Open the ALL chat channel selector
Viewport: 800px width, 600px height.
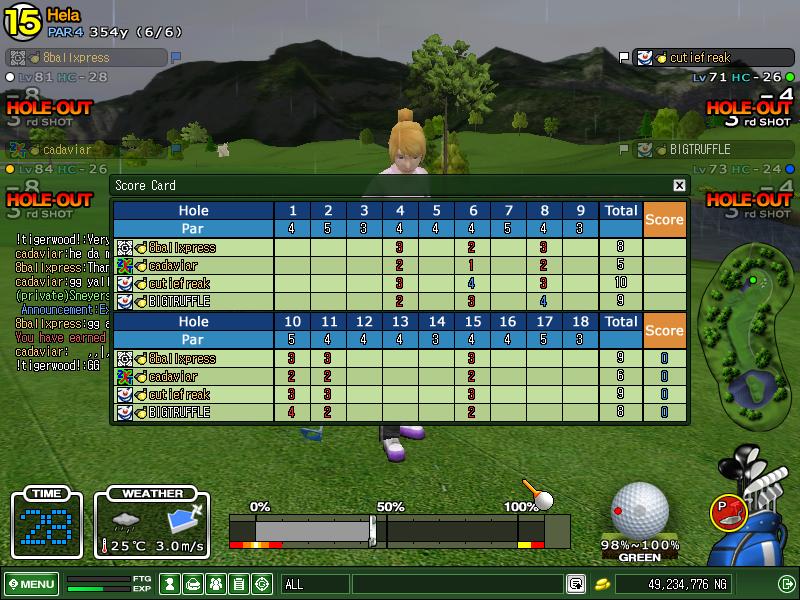[314, 584]
